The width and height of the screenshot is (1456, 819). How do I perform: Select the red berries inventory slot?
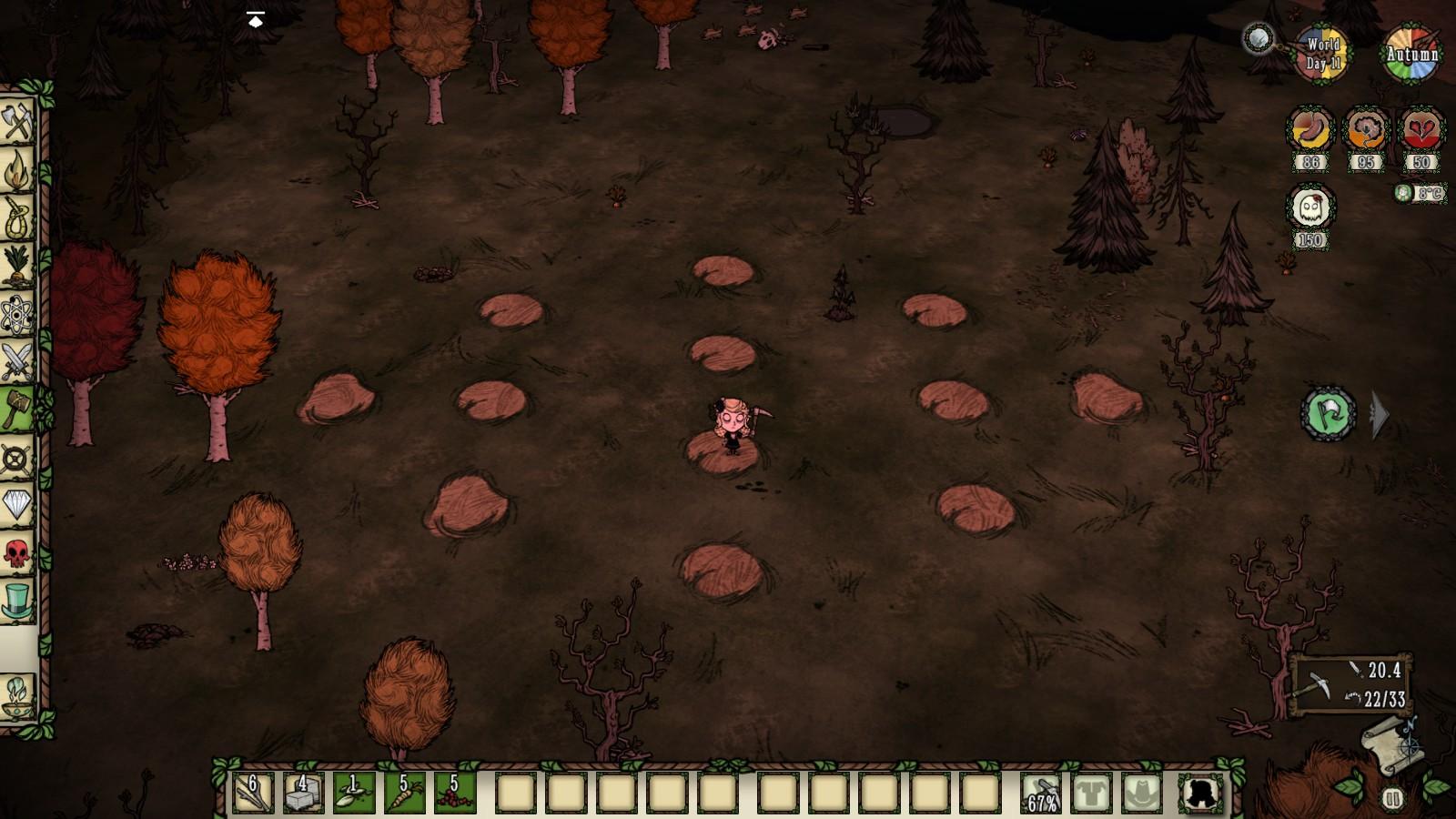coord(453,793)
